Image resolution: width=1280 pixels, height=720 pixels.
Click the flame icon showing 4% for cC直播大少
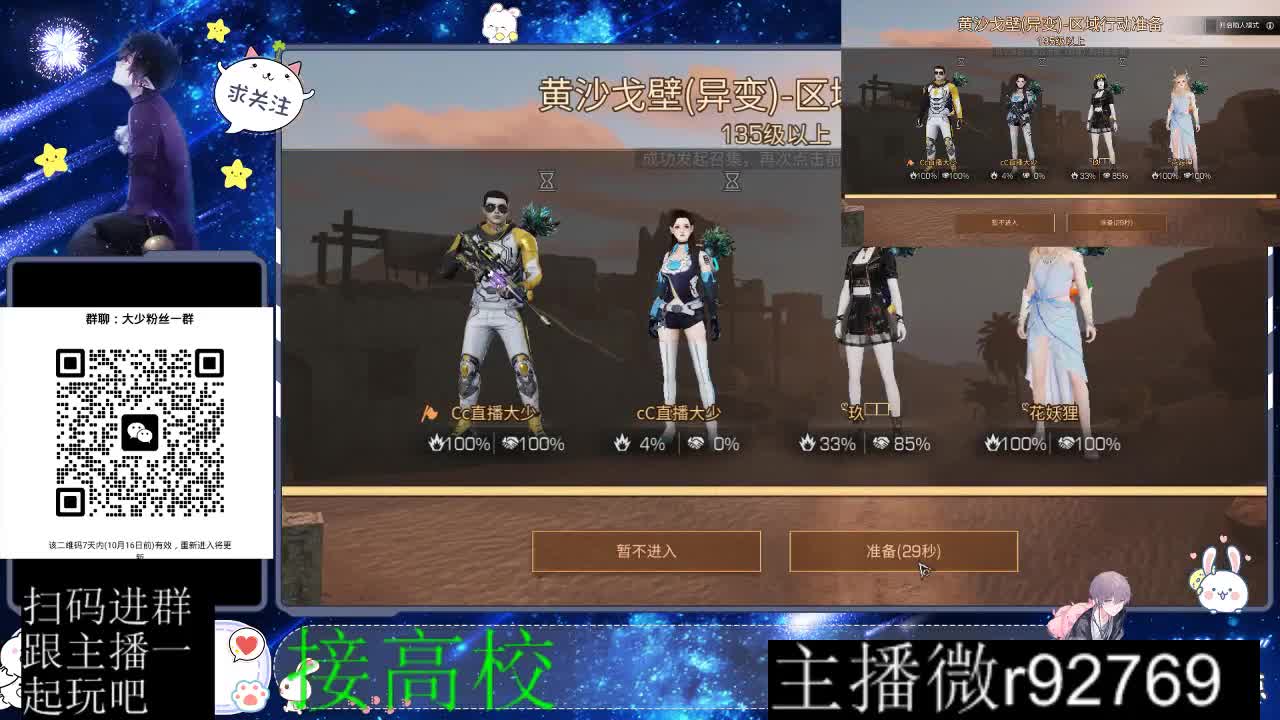tap(622, 443)
